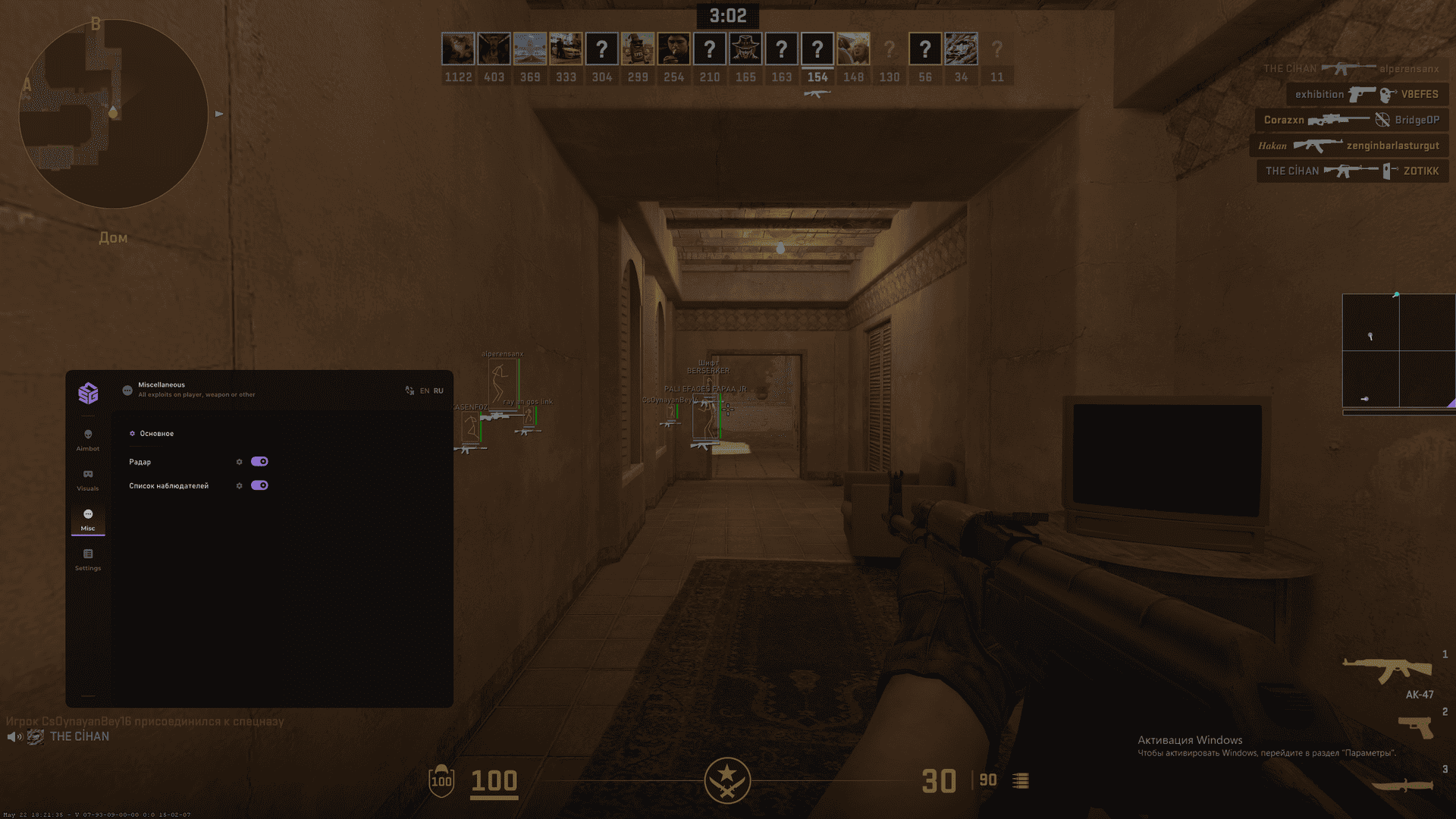Turn off the Список наблюдателей toggle
This screenshot has height=819, width=1456.
[261, 485]
